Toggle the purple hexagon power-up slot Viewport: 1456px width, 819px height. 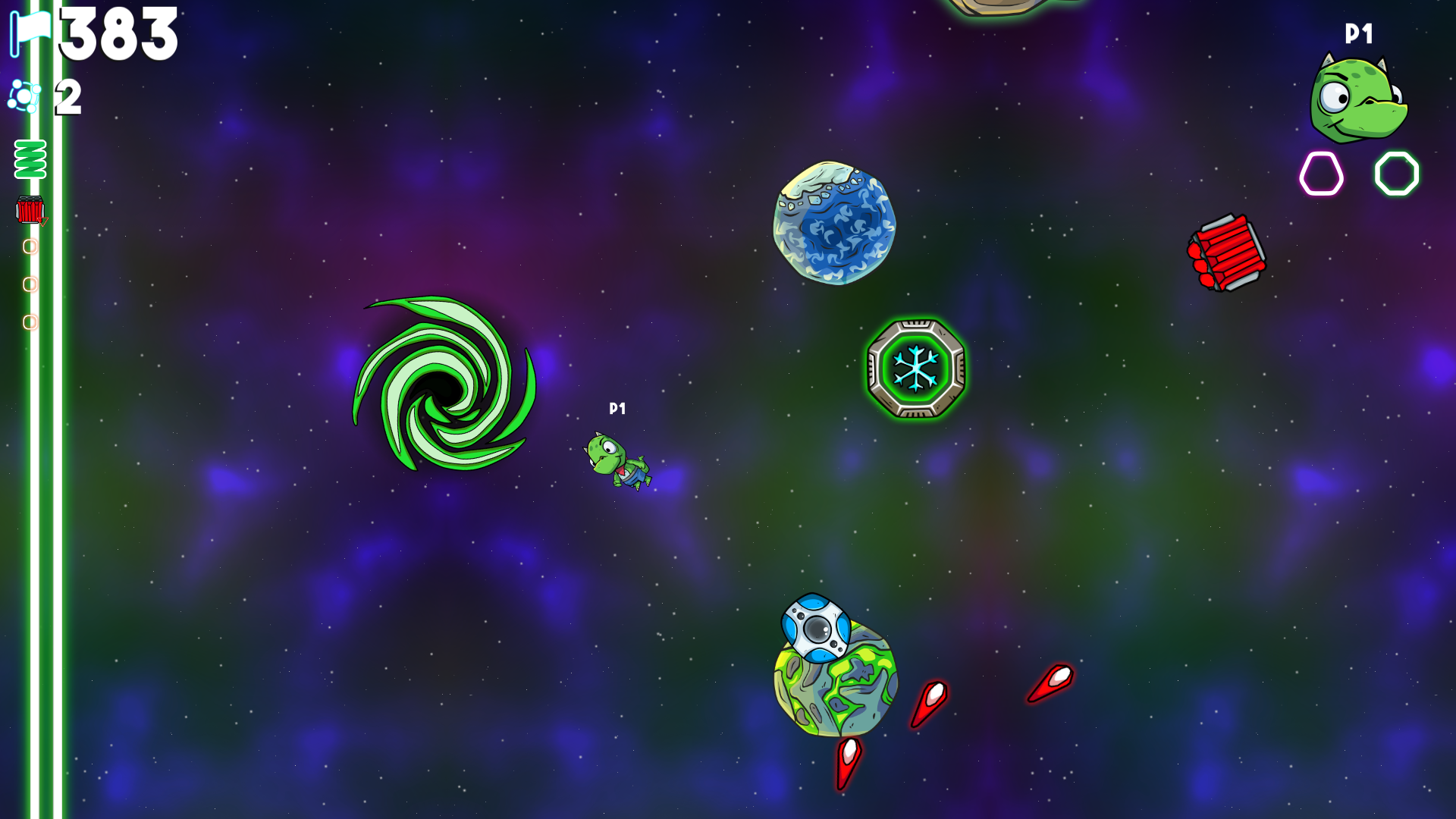pyautogui.click(x=1320, y=173)
